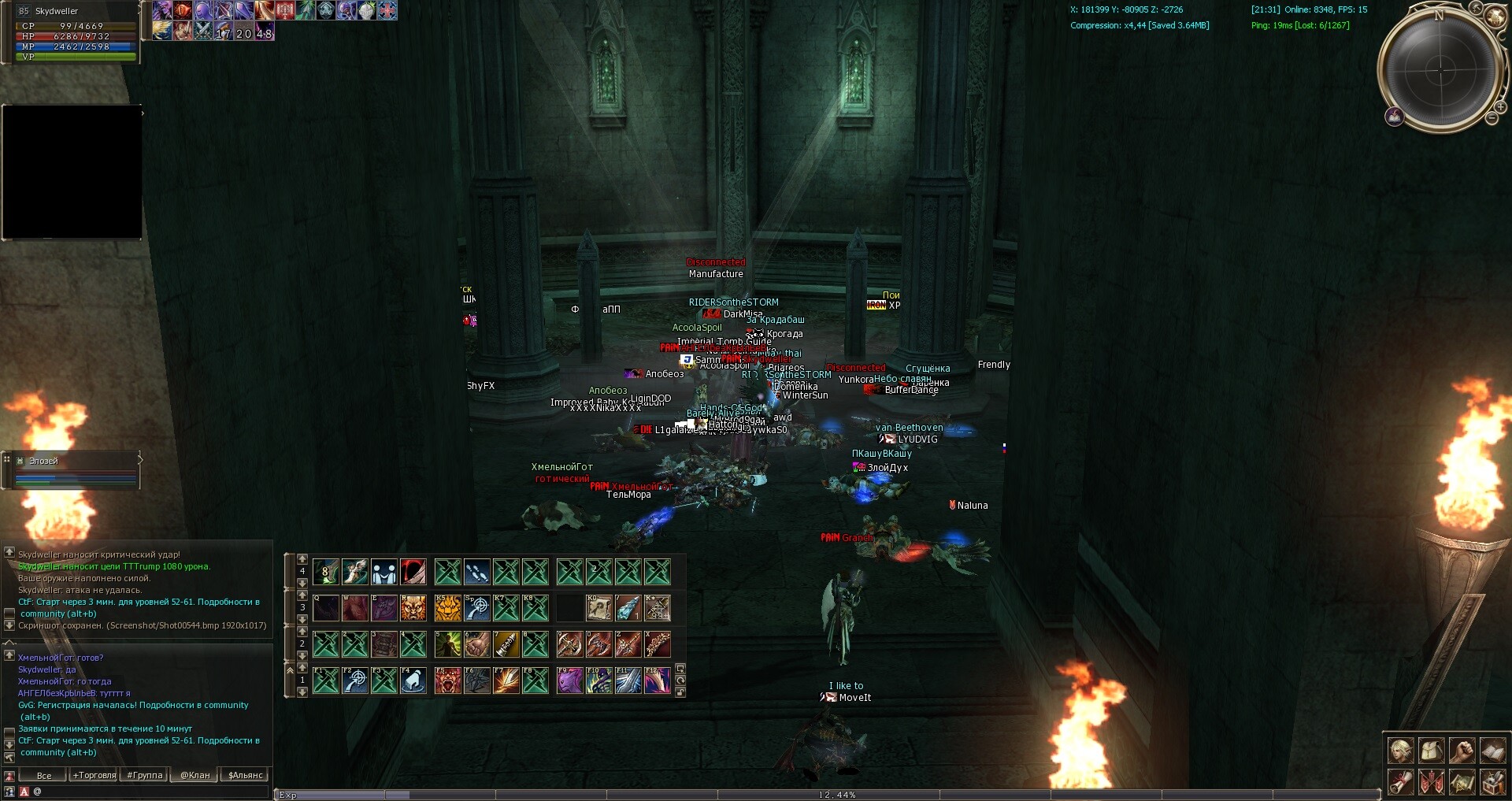Switch to the #Группа chat tab

coord(145,776)
